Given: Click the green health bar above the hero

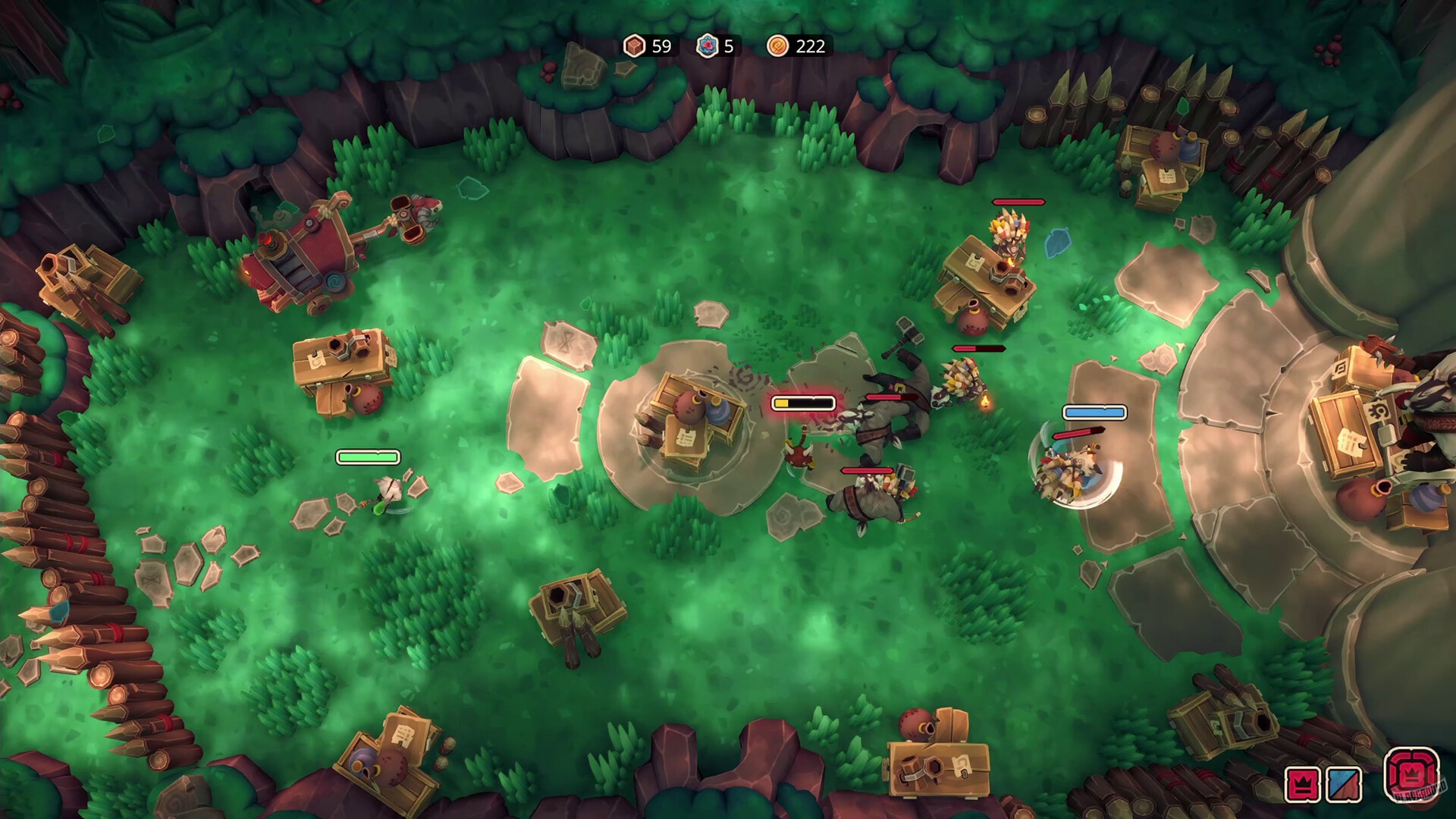Looking at the screenshot, I should (367, 457).
